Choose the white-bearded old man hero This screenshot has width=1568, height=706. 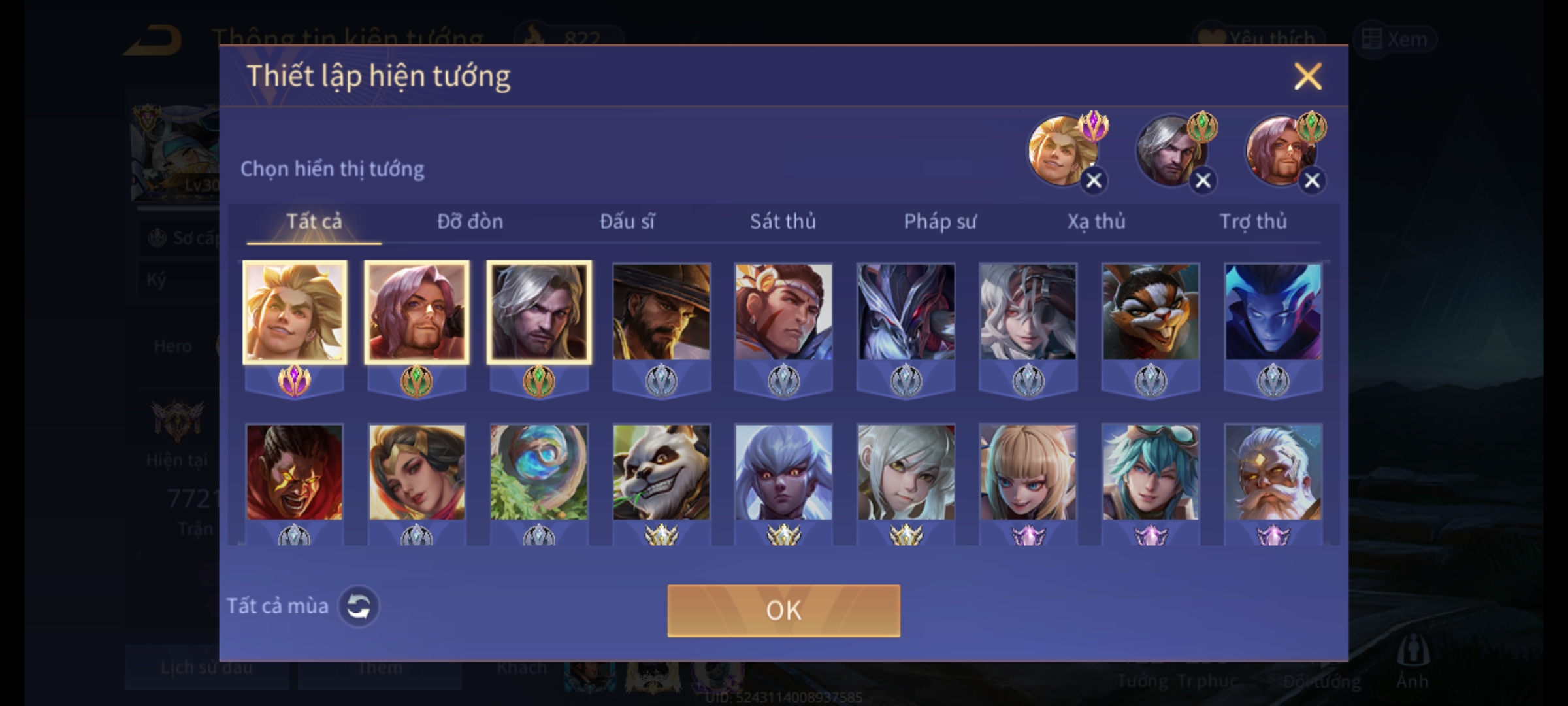[1273, 472]
